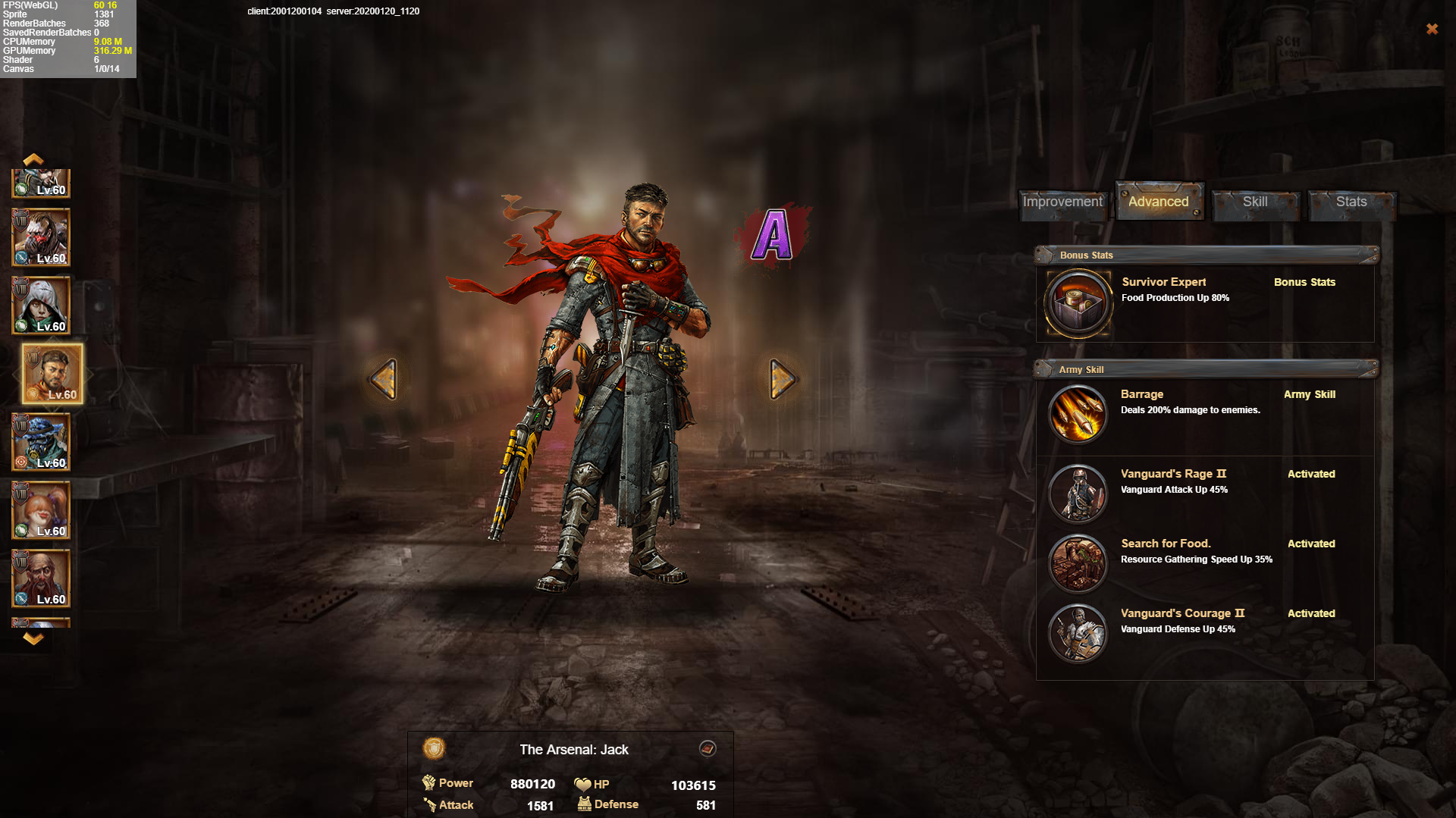Screen dimensions: 1456x818
Task: Select the Advanced tab
Action: coord(1158,202)
